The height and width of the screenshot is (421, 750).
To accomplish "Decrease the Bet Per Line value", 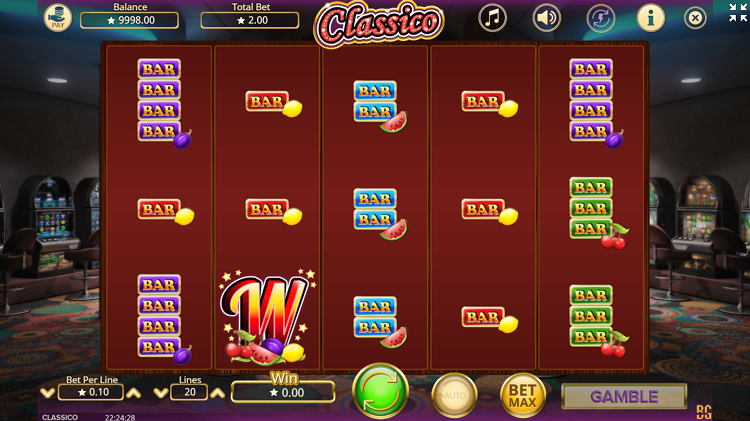I will pos(47,393).
